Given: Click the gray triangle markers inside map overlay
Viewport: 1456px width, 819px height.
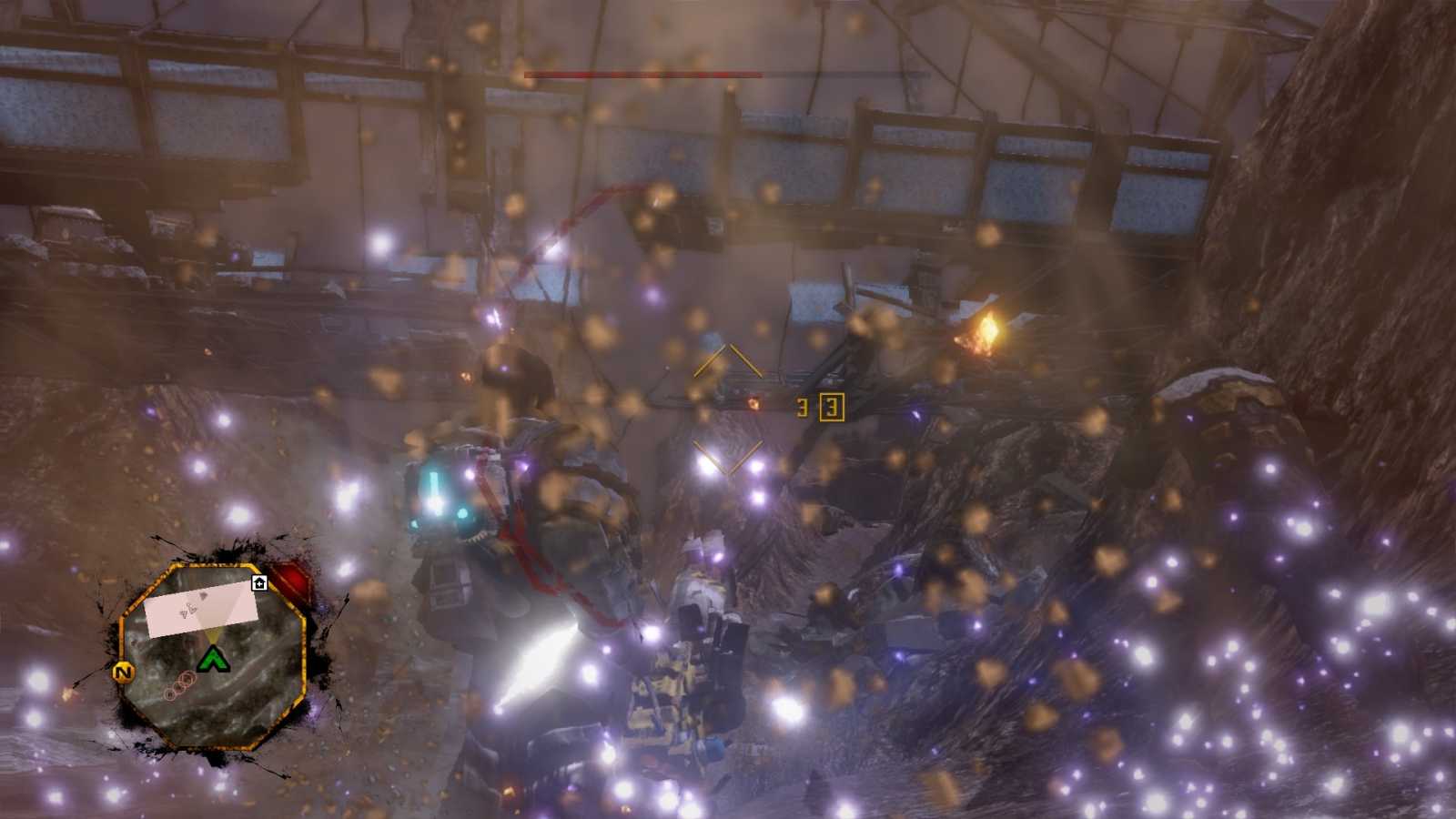Looking at the screenshot, I should click(192, 606).
